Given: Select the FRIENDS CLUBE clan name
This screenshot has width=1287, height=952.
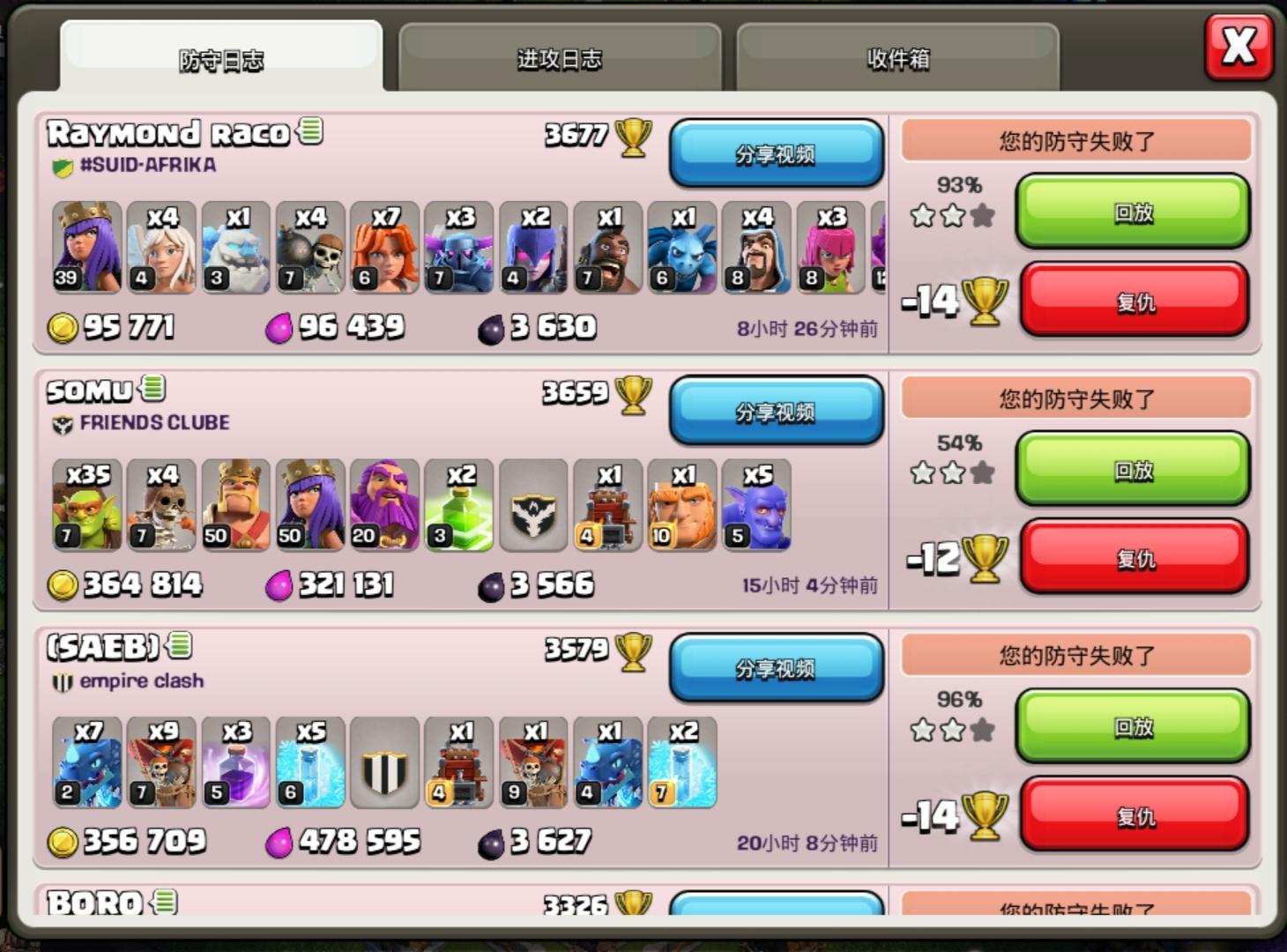Looking at the screenshot, I should click(153, 422).
